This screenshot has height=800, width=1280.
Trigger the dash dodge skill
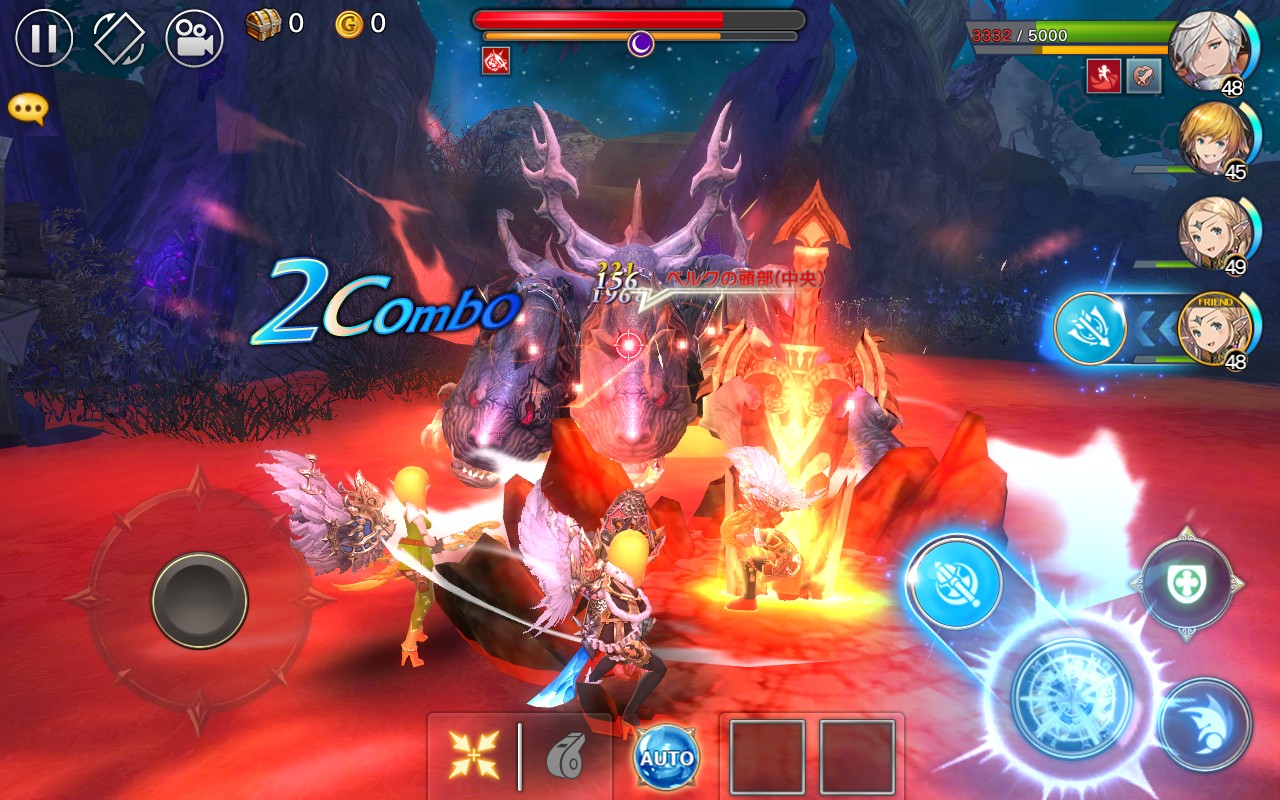tap(1205, 724)
